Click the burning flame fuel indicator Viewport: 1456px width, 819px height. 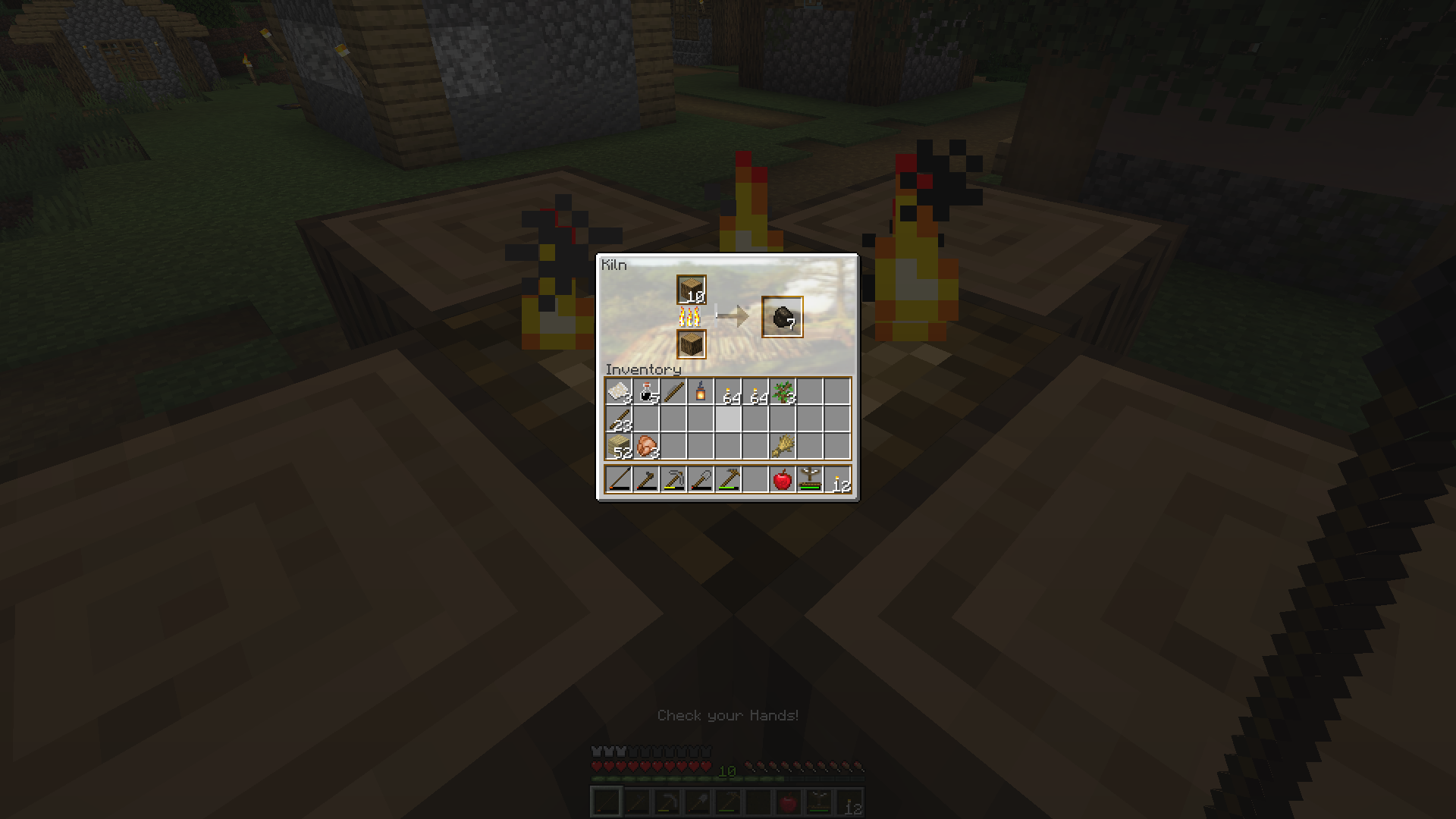[x=689, y=316]
